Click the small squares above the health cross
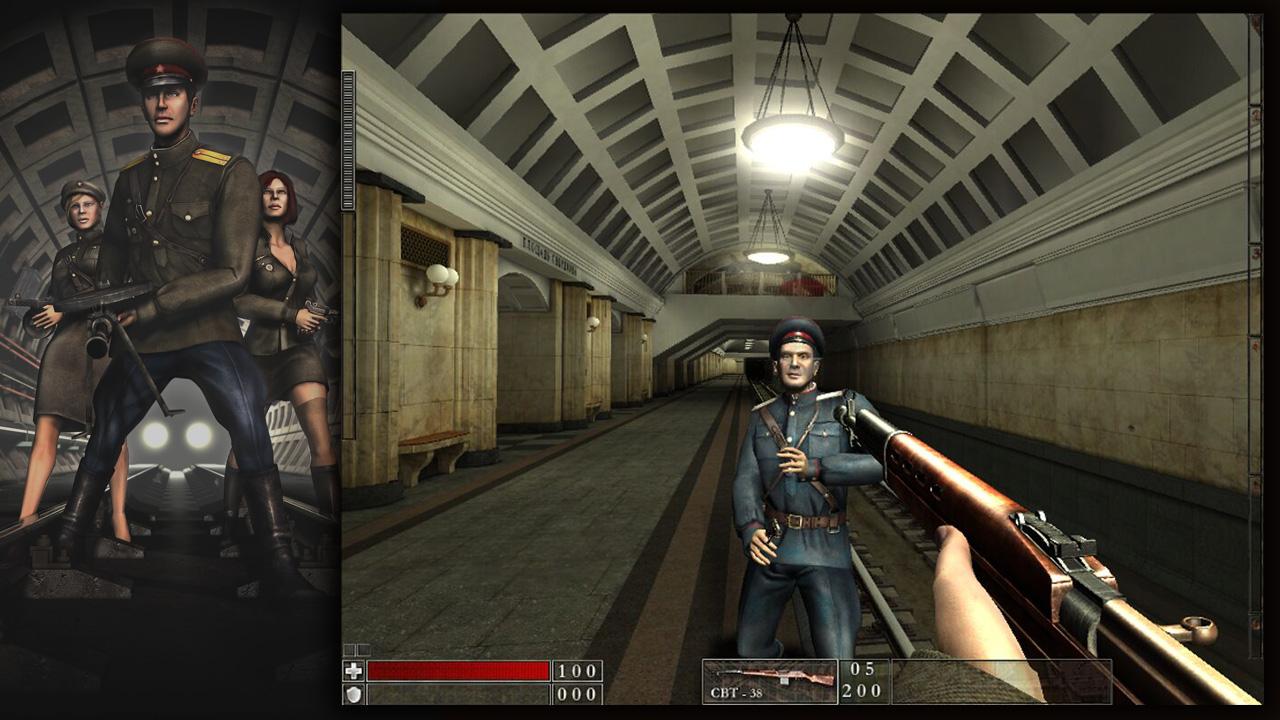 [358, 648]
